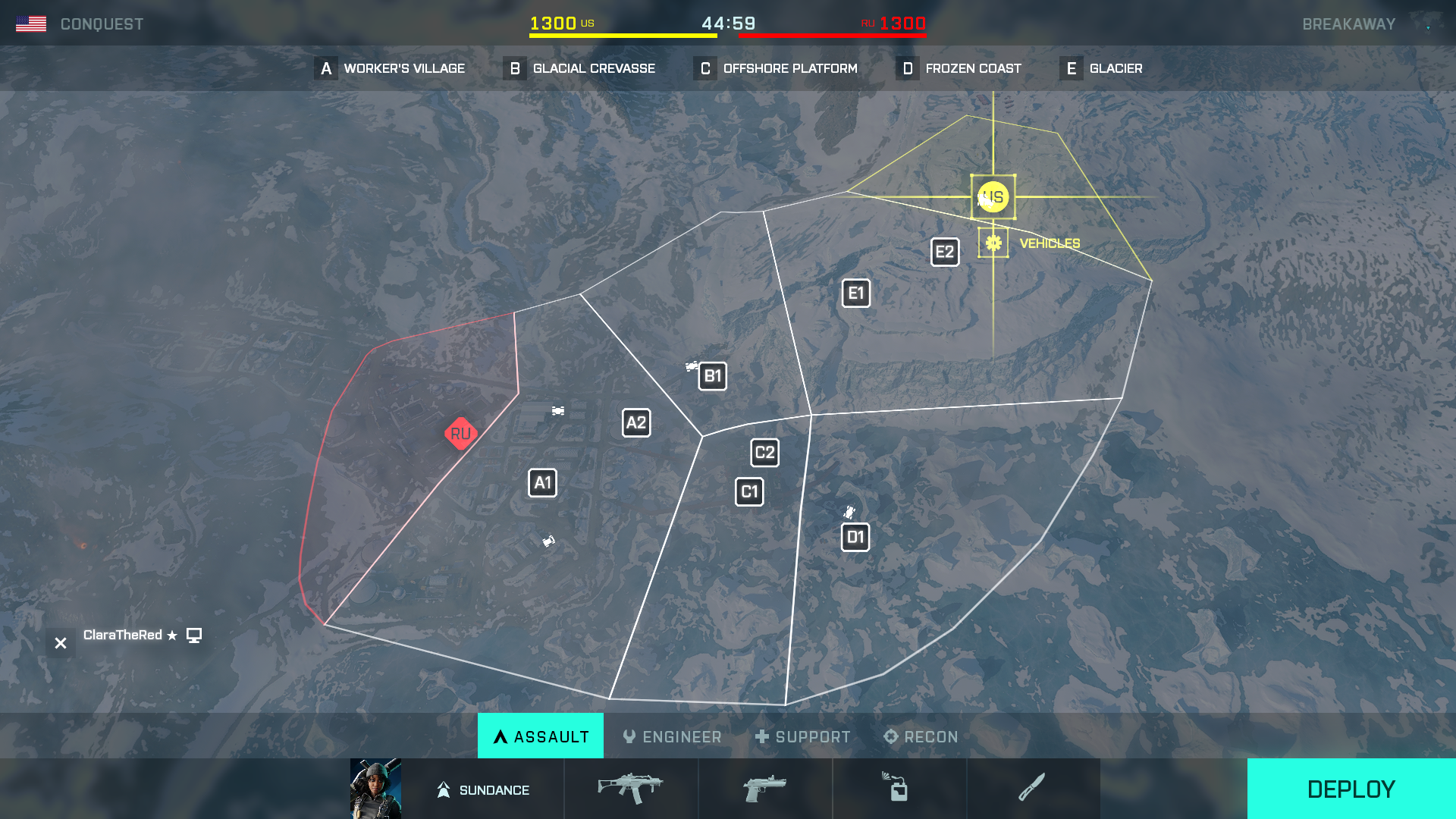Choose the B1 objective marker
Screen dimensions: 1456x819
point(712,376)
